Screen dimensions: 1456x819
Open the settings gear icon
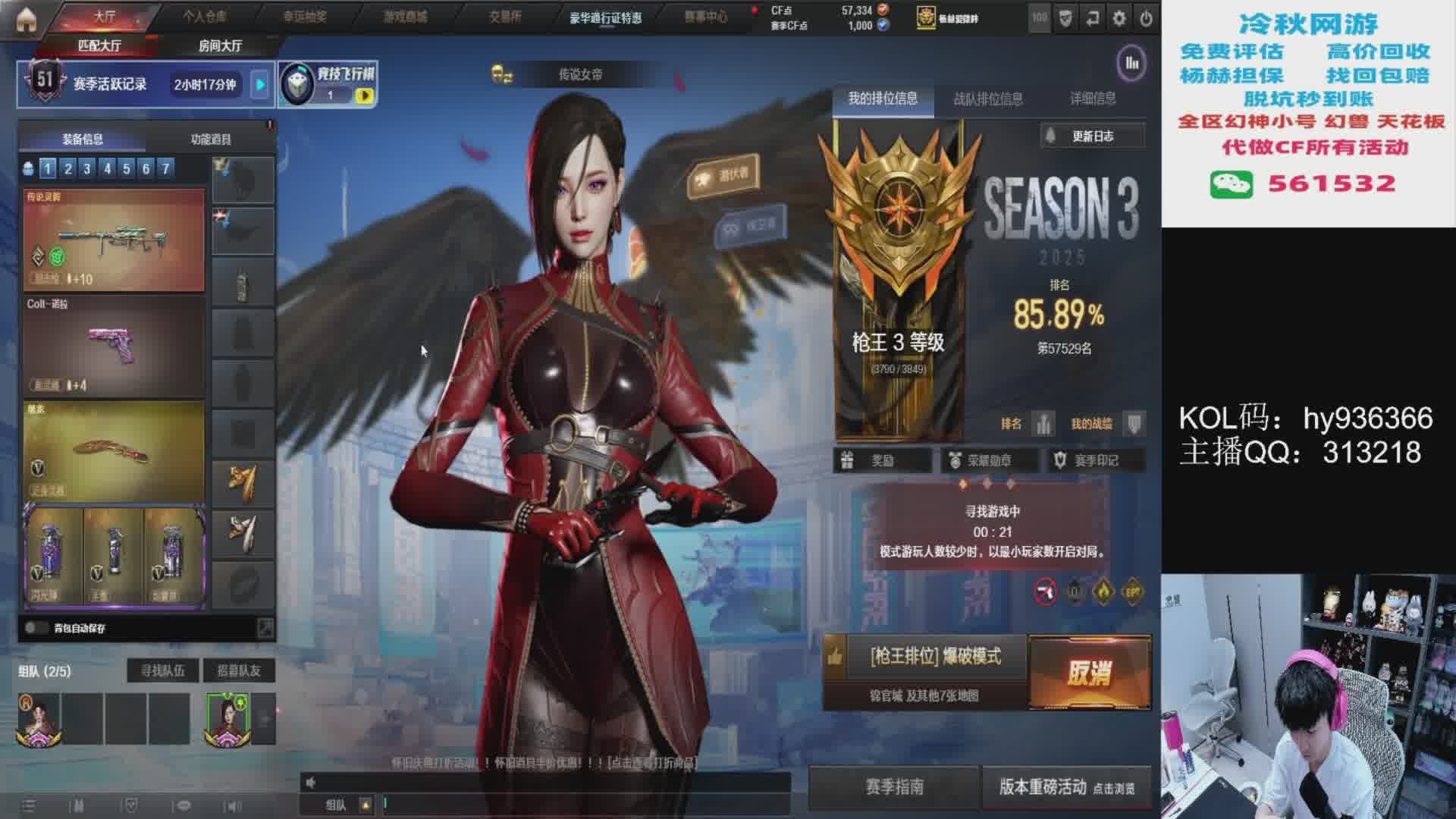coord(1119,18)
